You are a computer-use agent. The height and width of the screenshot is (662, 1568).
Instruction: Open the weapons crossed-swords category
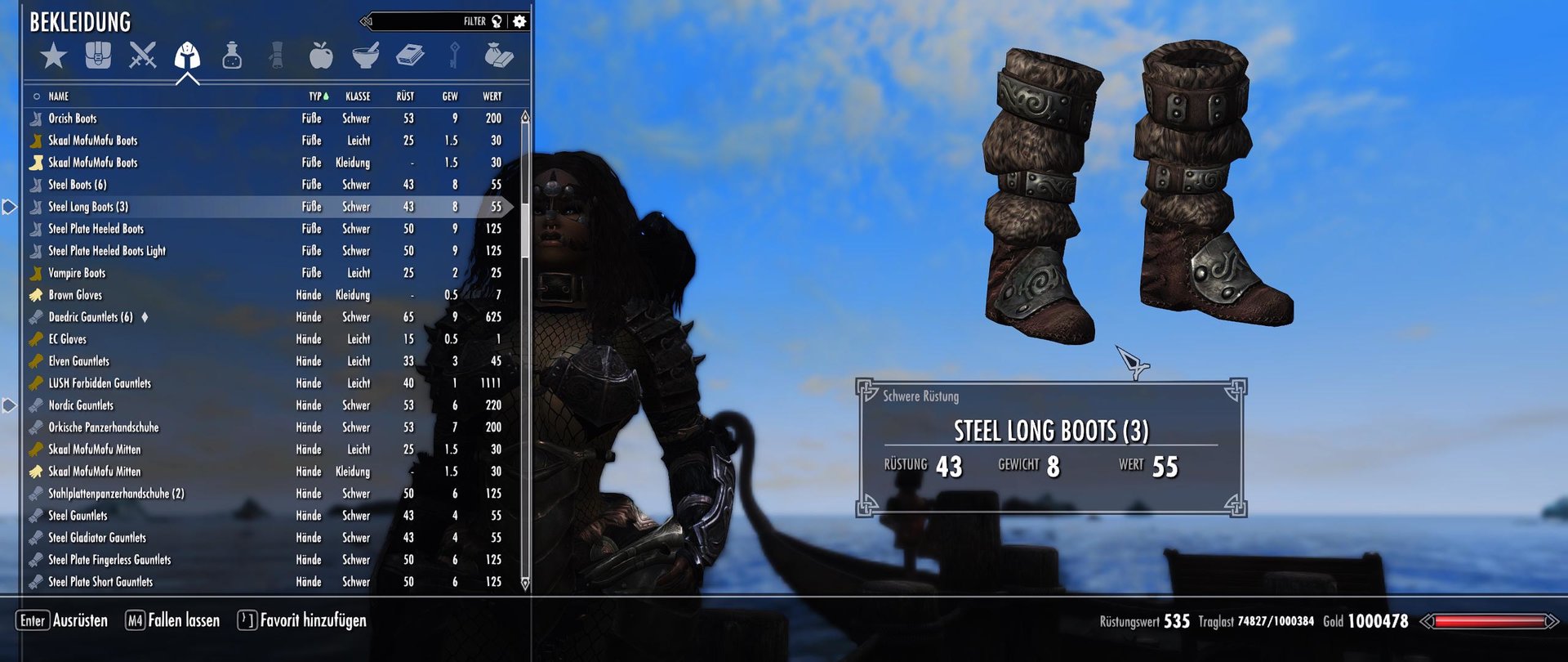[143, 56]
